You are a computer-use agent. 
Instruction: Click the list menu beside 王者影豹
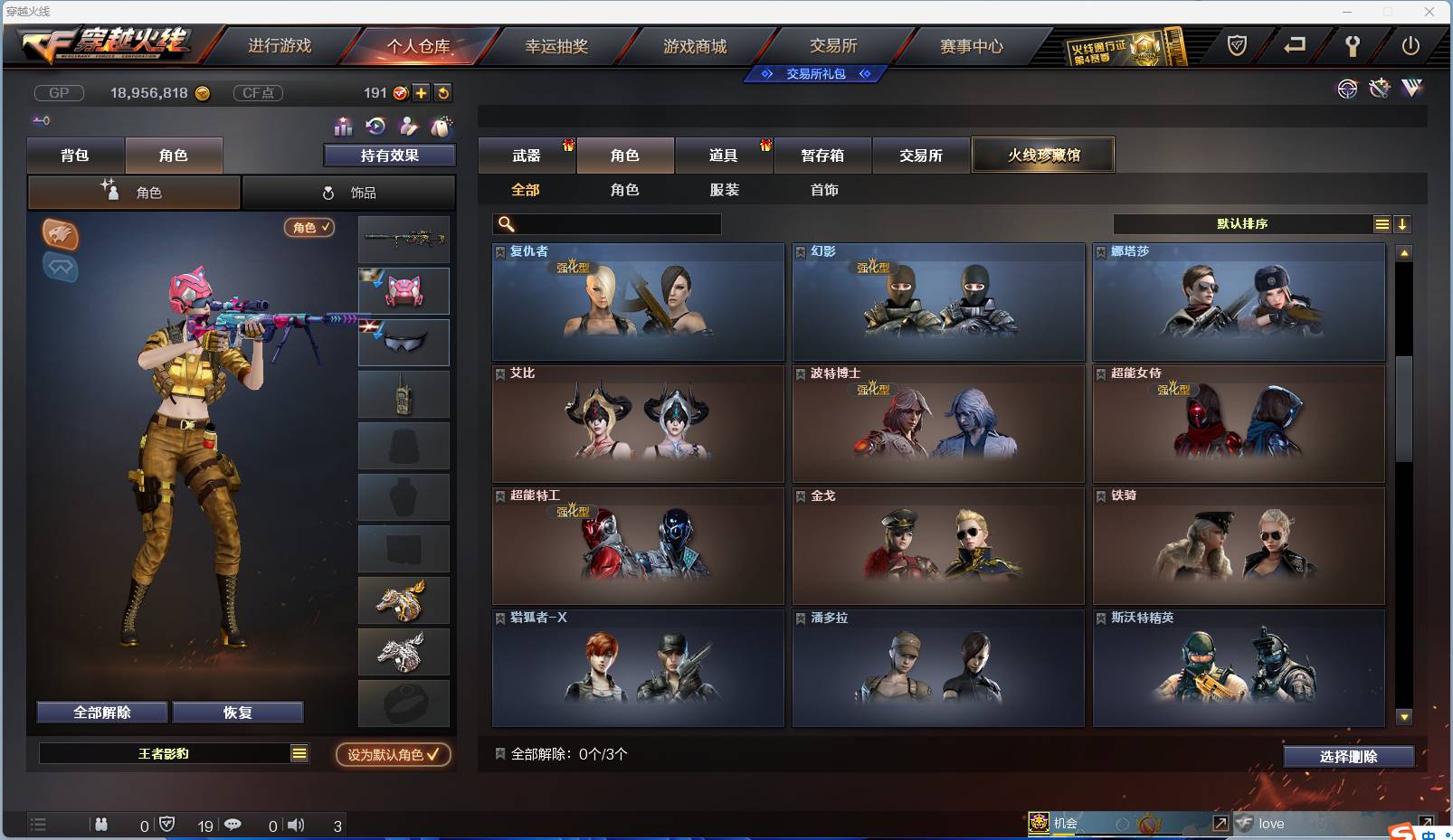(299, 752)
